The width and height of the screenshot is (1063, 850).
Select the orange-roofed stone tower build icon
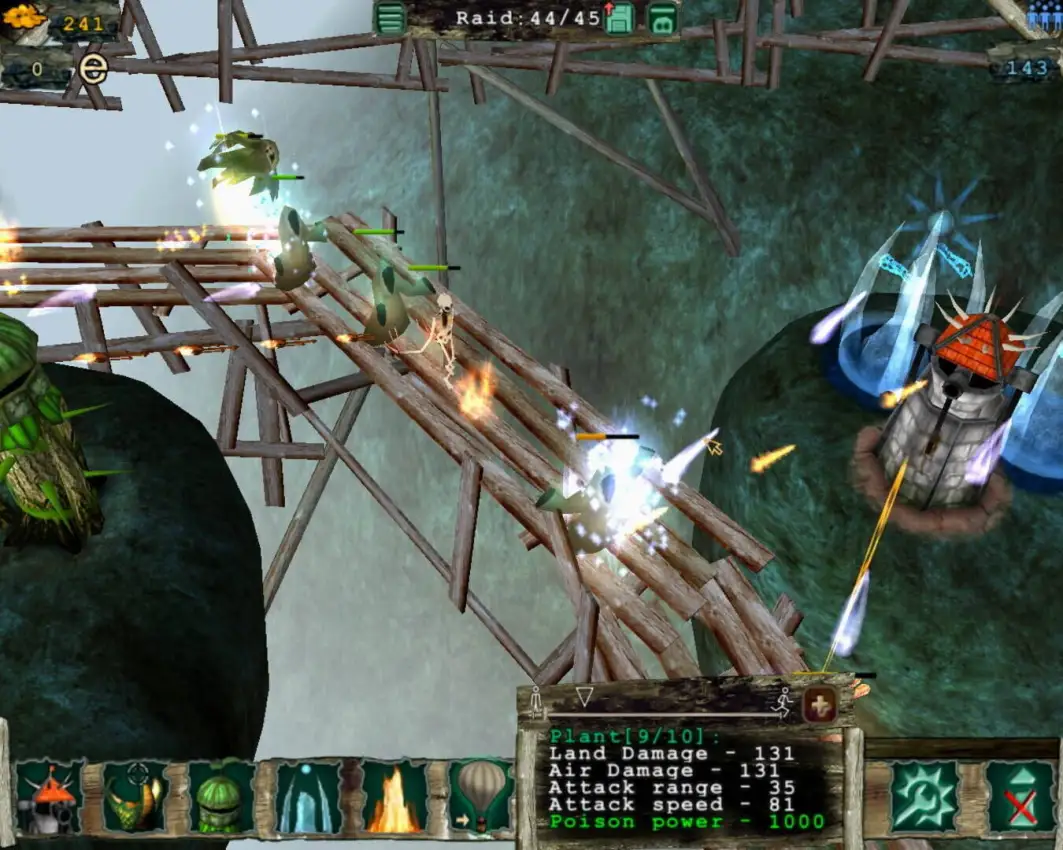(x=48, y=797)
